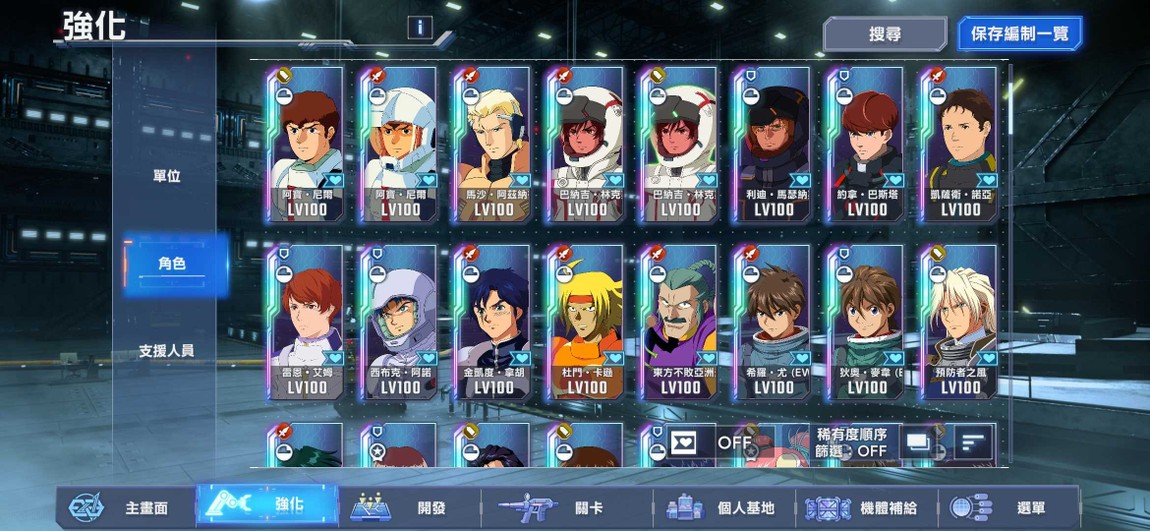Image resolution: width=1150 pixels, height=531 pixels.
Task: Open the 搜尋 search button
Action: 884,34
